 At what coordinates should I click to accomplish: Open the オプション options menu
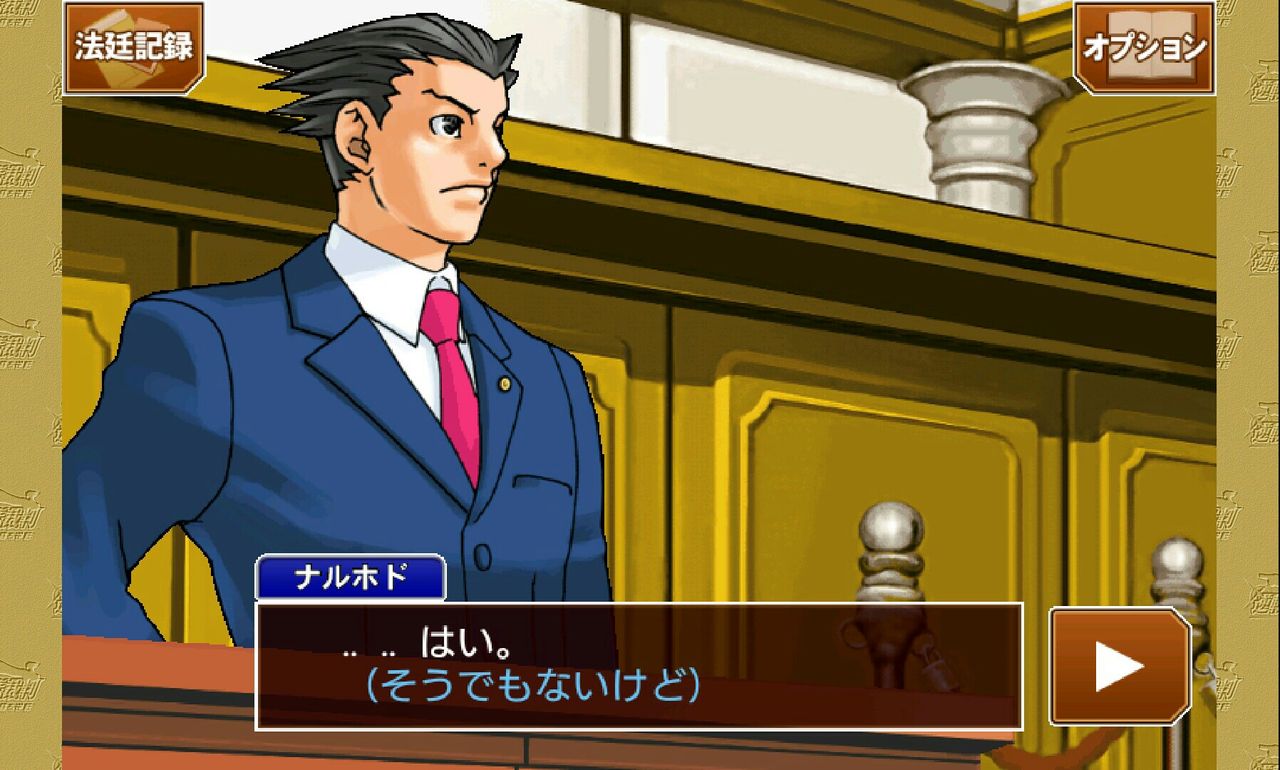tap(1144, 47)
